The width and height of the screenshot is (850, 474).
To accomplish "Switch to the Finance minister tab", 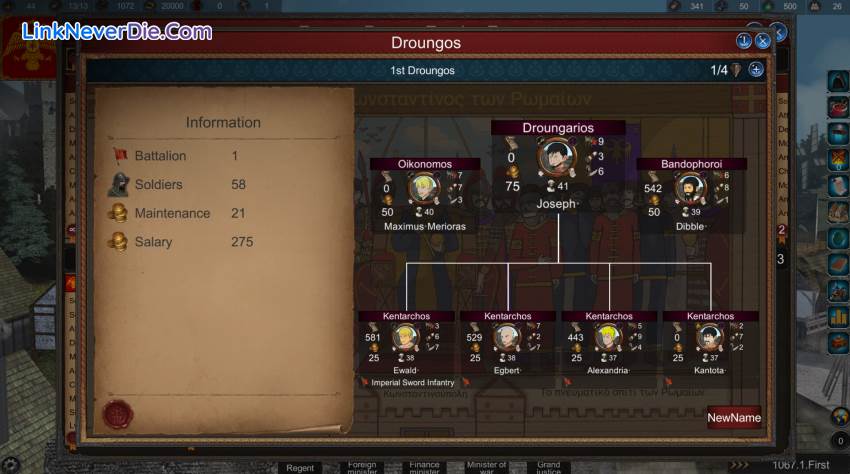I will 424,468.
